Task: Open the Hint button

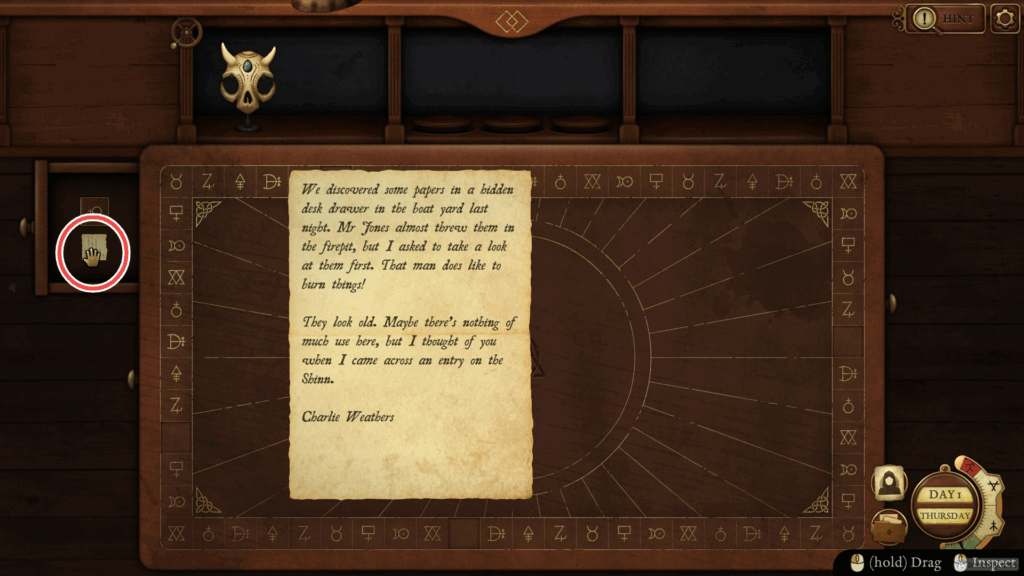Action: click(945, 18)
